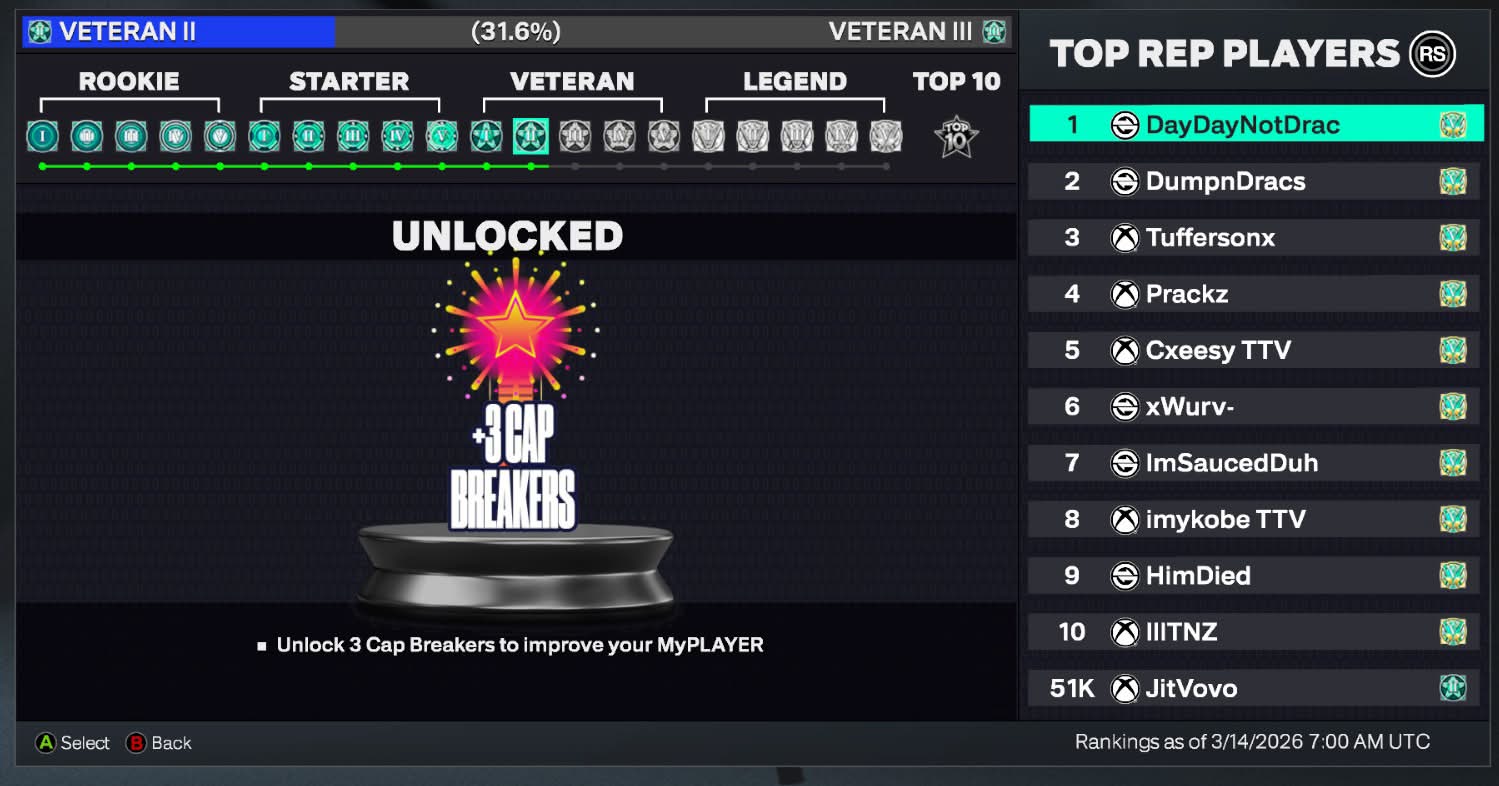Screen dimensions: 1499x786
Task: Choose the Starter V rep badge
Action: [441, 135]
